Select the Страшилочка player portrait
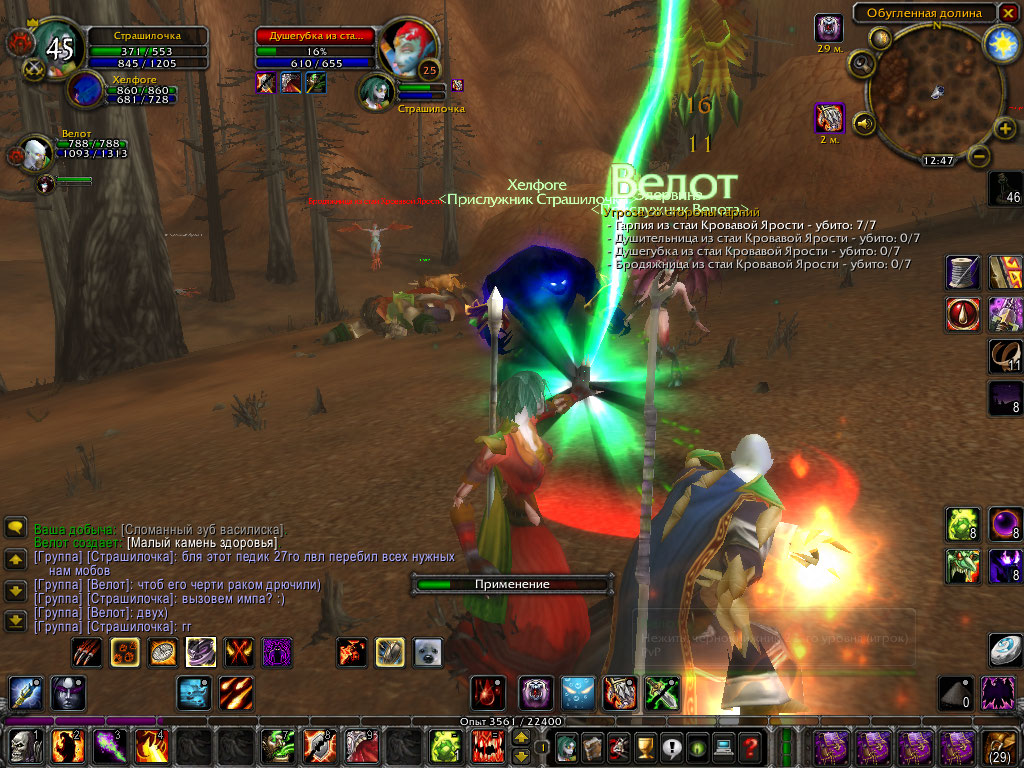1024x768 pixels. 55,45
